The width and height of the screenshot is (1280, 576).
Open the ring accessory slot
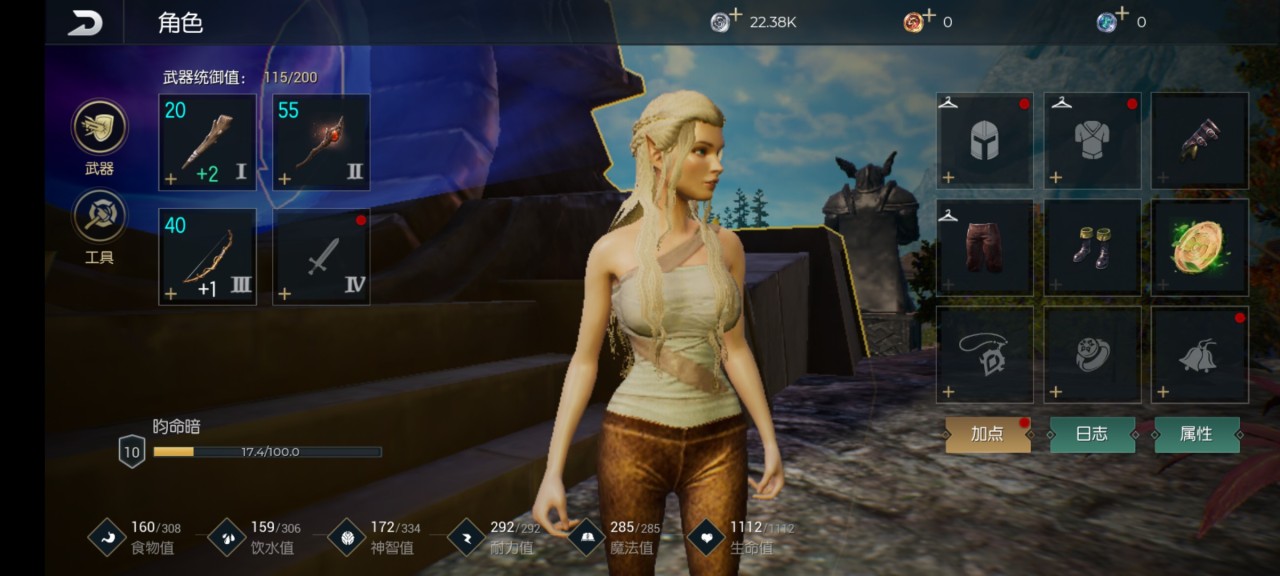click(x=1093, y=354)
